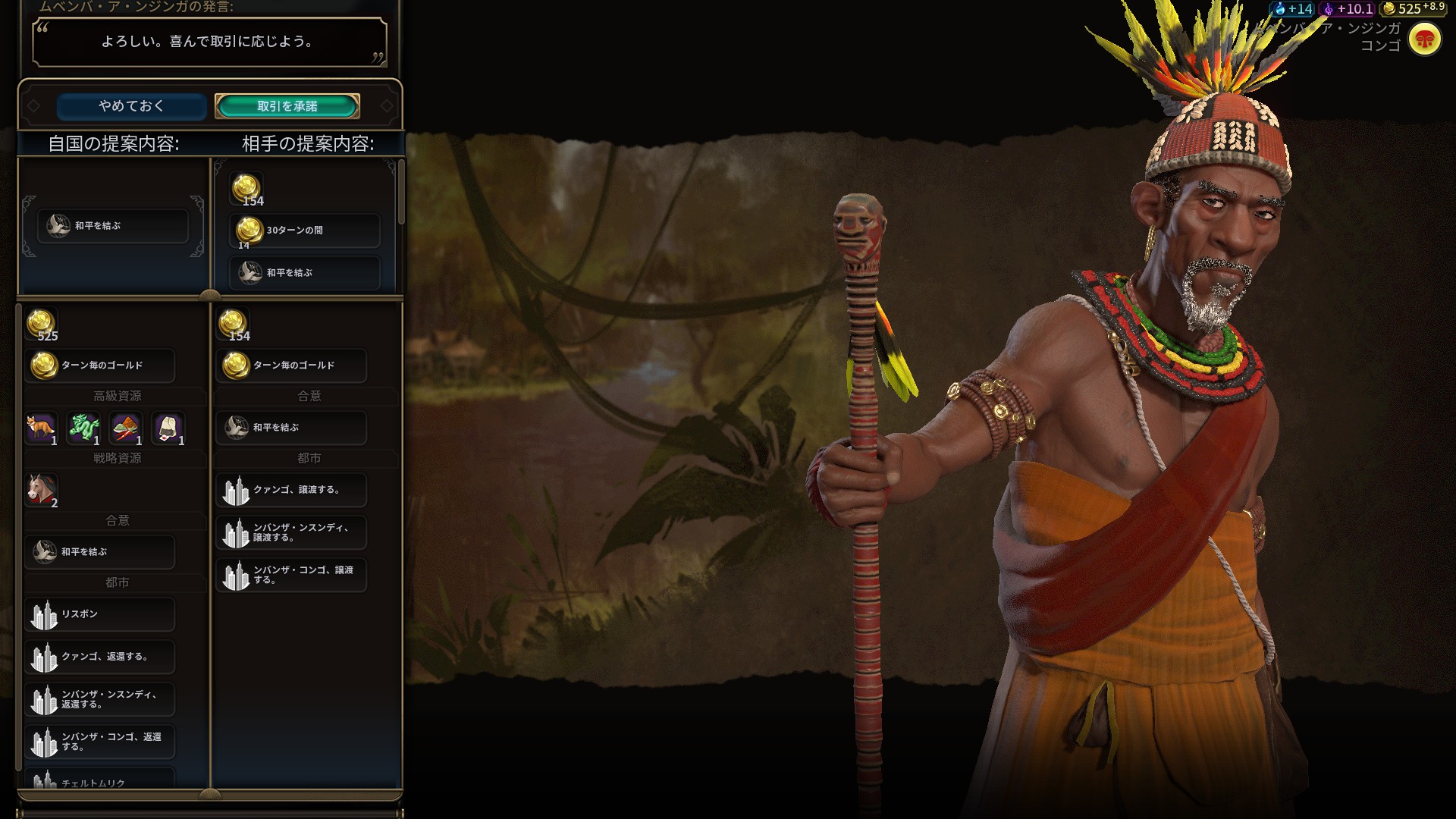The height and width of the screenshot is (819, 1456).
Task: Add the green jade dragon resource
Action: (x=83, y=428)
